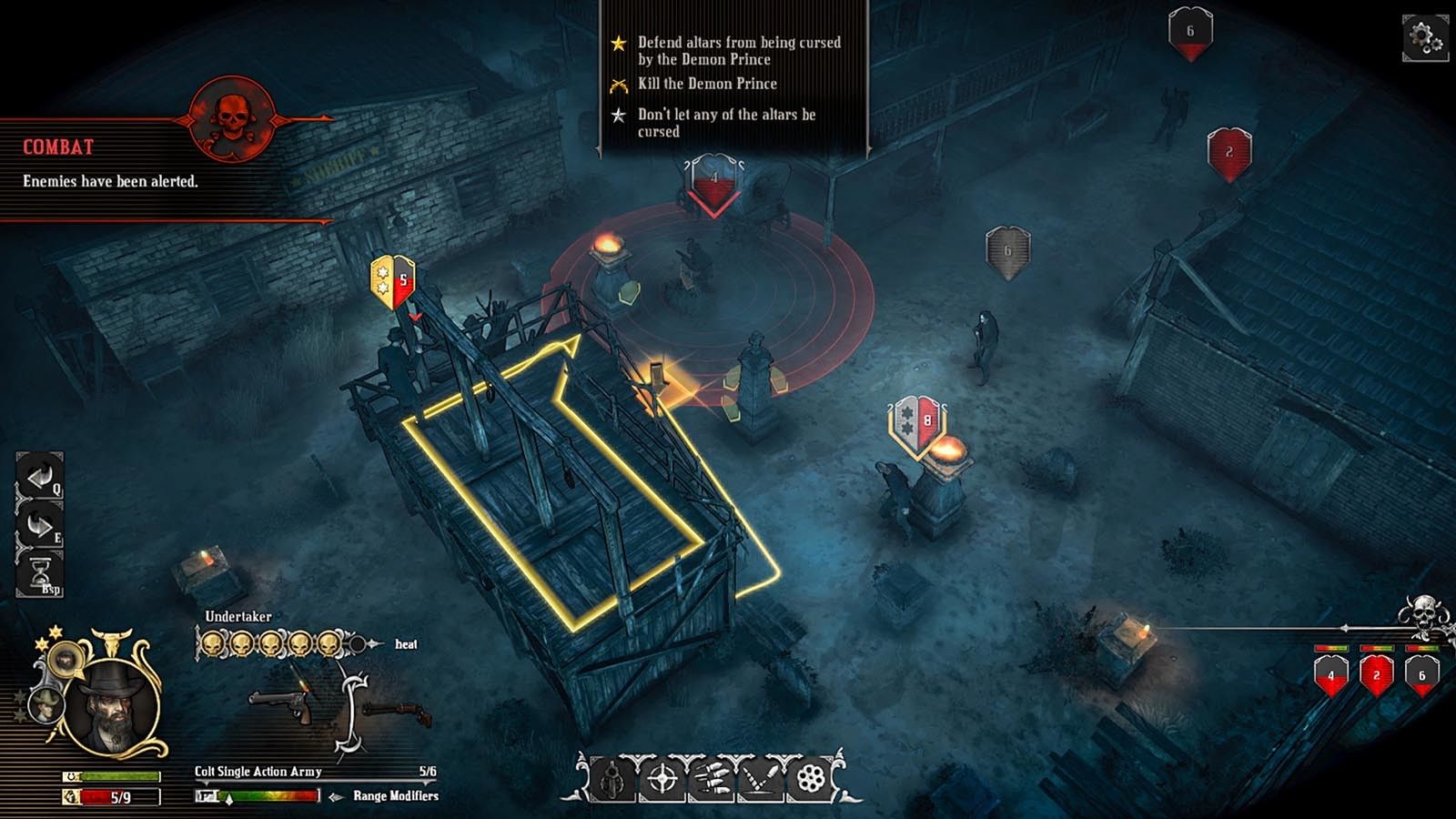Target the enemy shield marked 6 in the enemy list

(x=1421, y=675)
